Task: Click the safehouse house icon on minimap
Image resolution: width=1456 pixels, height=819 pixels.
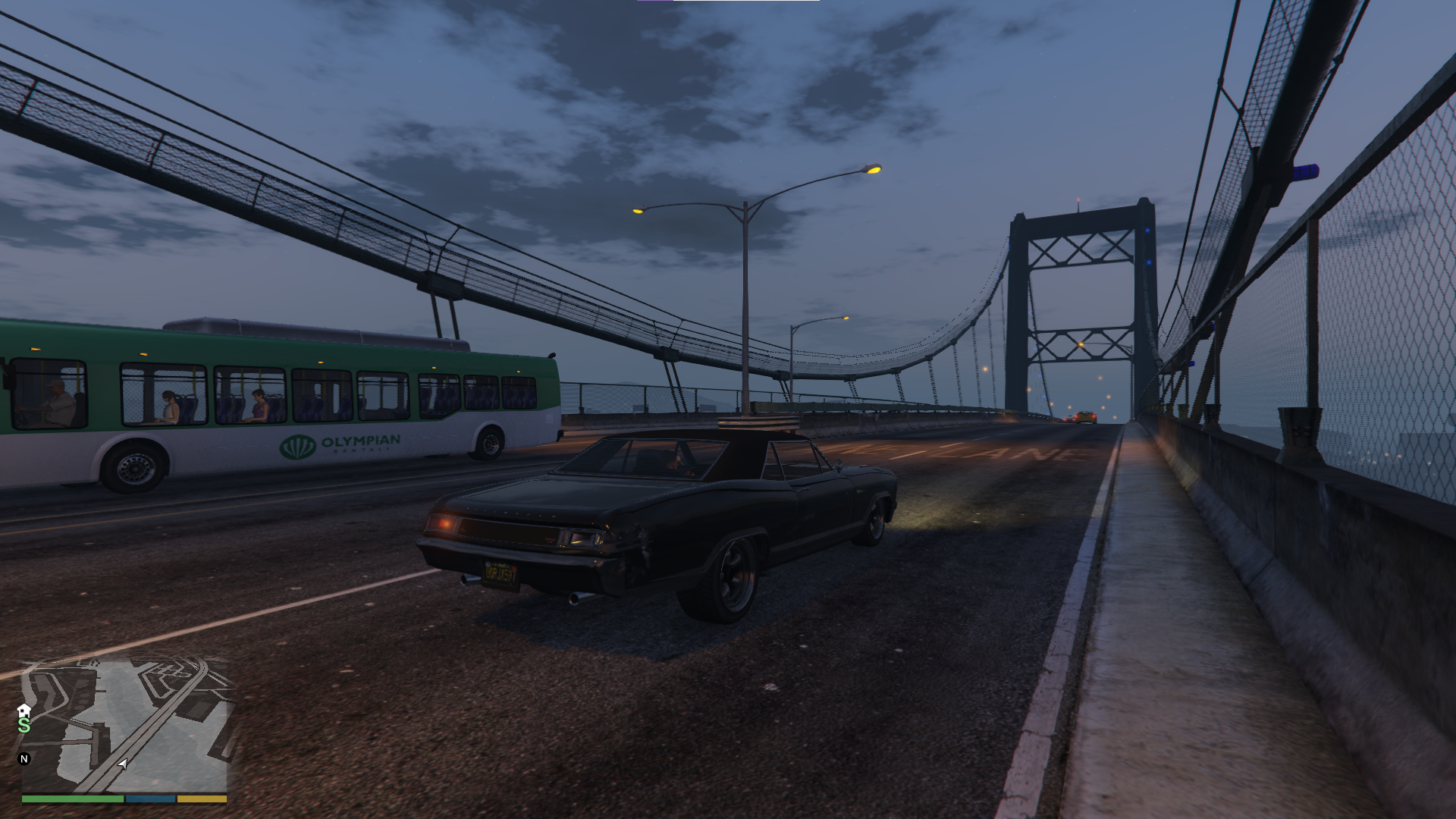Action: point(24,711)
